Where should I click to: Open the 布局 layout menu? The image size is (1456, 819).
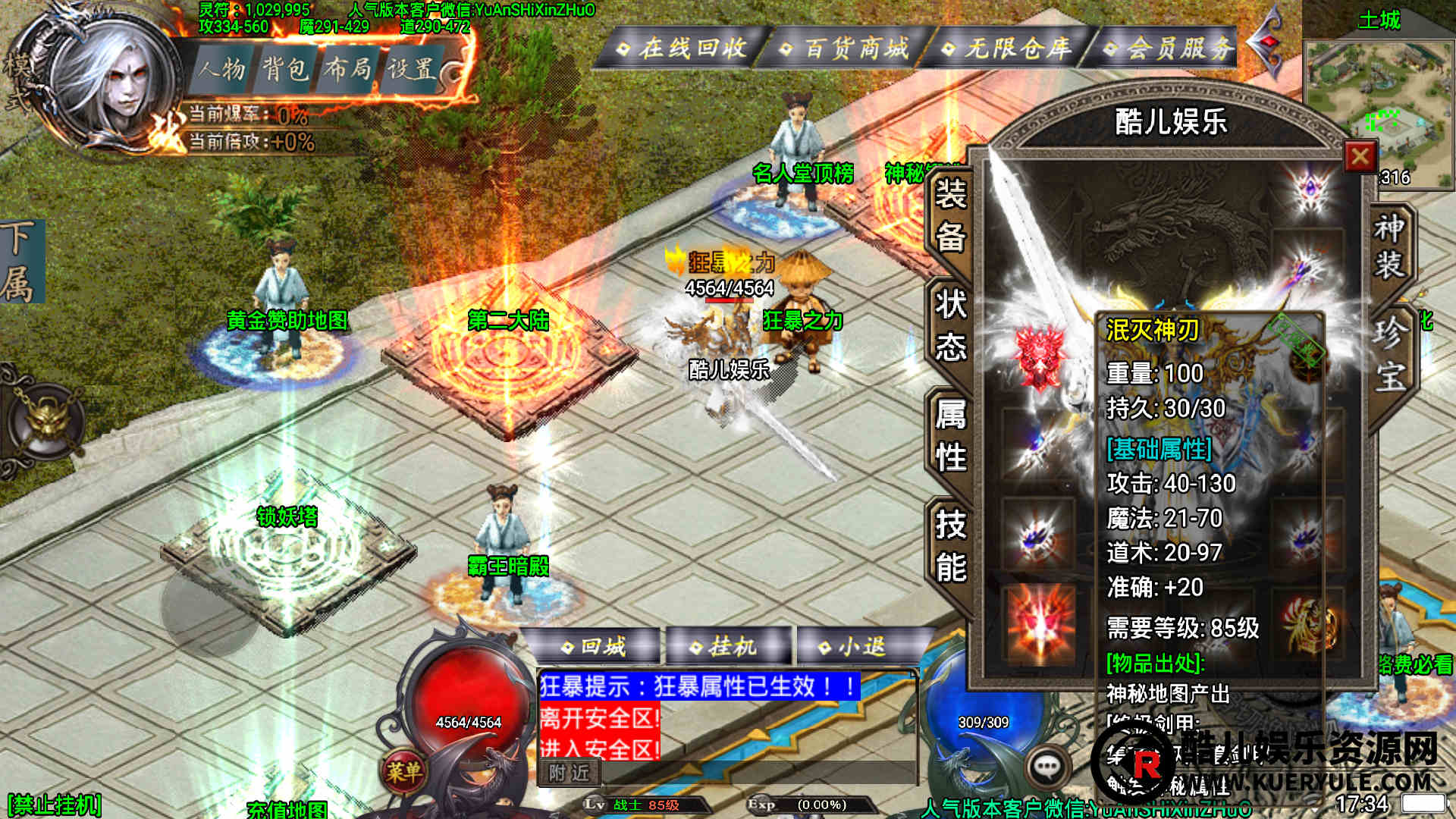pos(347,70)
